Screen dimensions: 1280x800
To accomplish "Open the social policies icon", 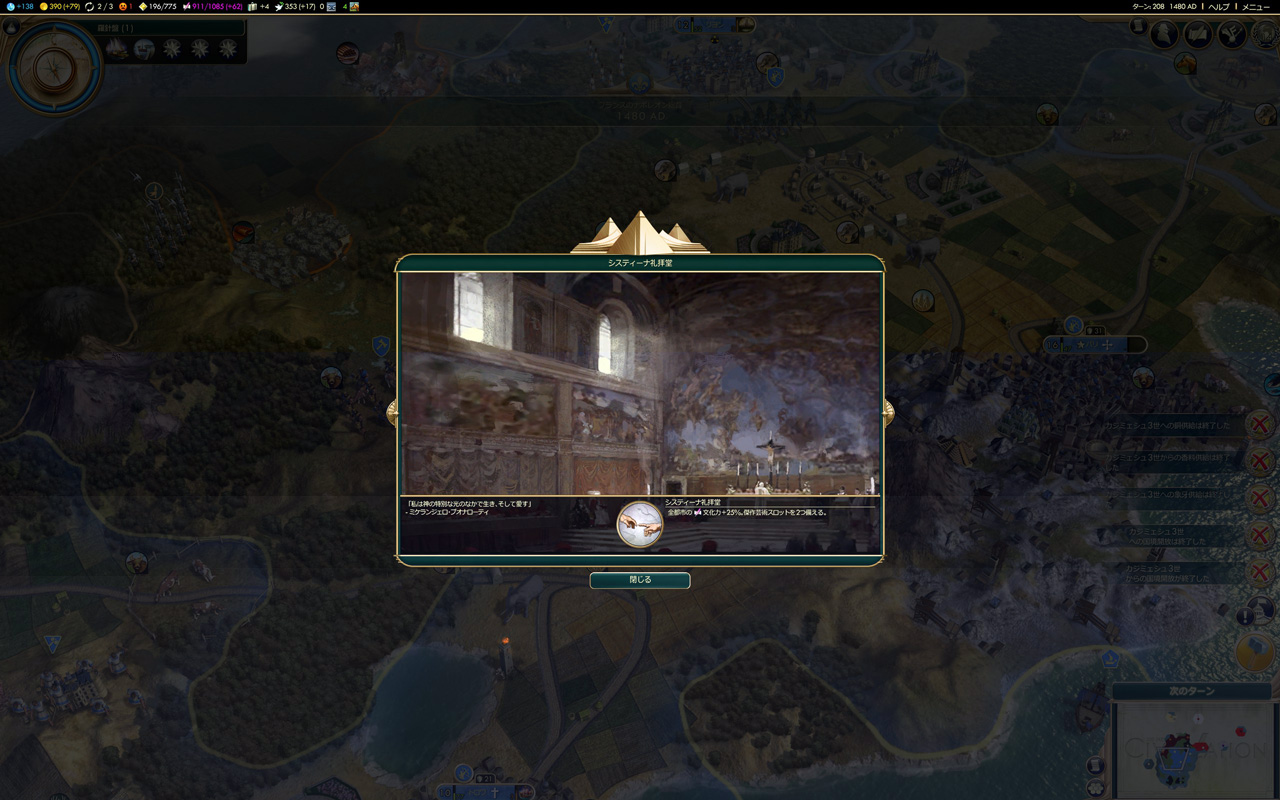I will tap(1198, 35).
